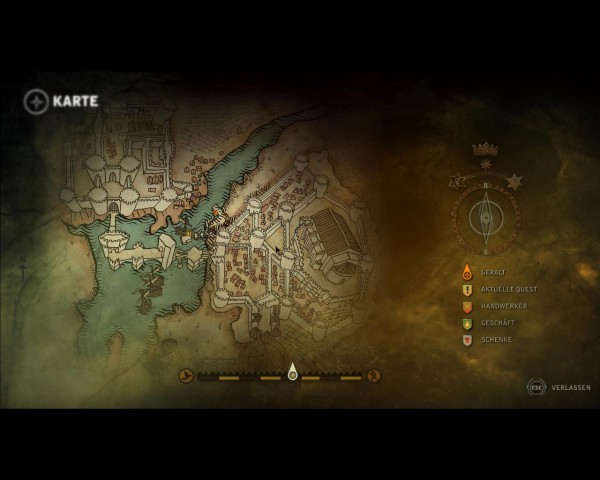Click the walking figure icon on the zoom bar
This screenshot has width=600, height=480.
click(x=374, y=376)
